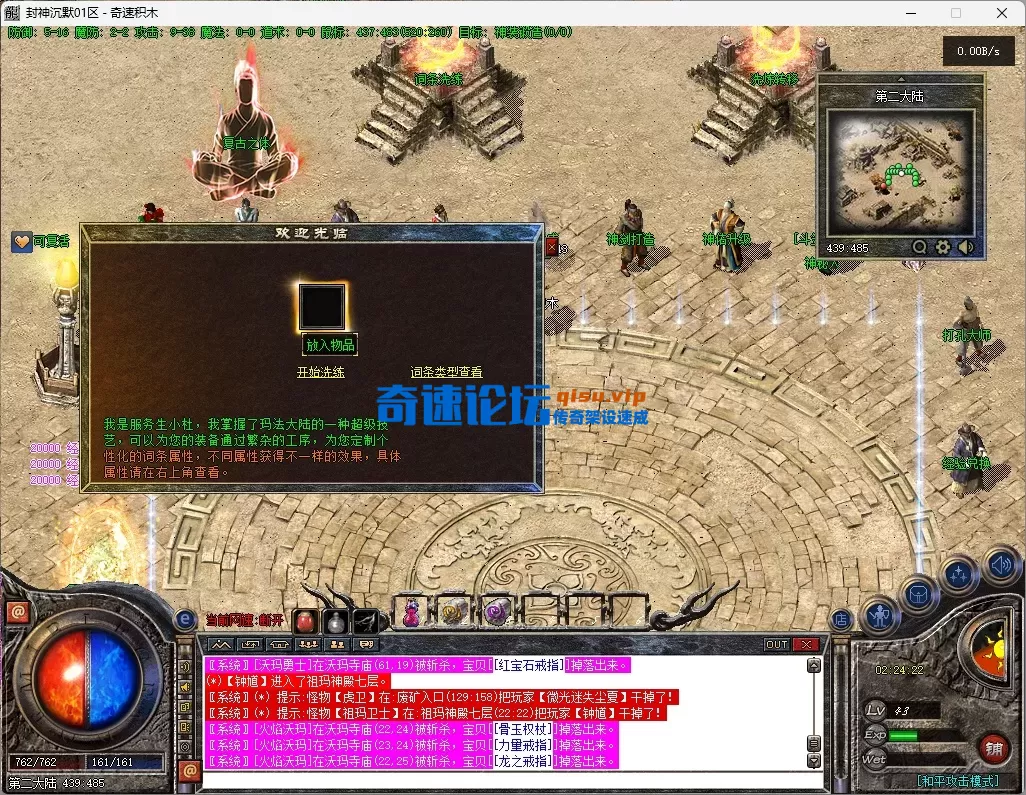Click the 开始洗练 link in the dialog

click(320, 372)
